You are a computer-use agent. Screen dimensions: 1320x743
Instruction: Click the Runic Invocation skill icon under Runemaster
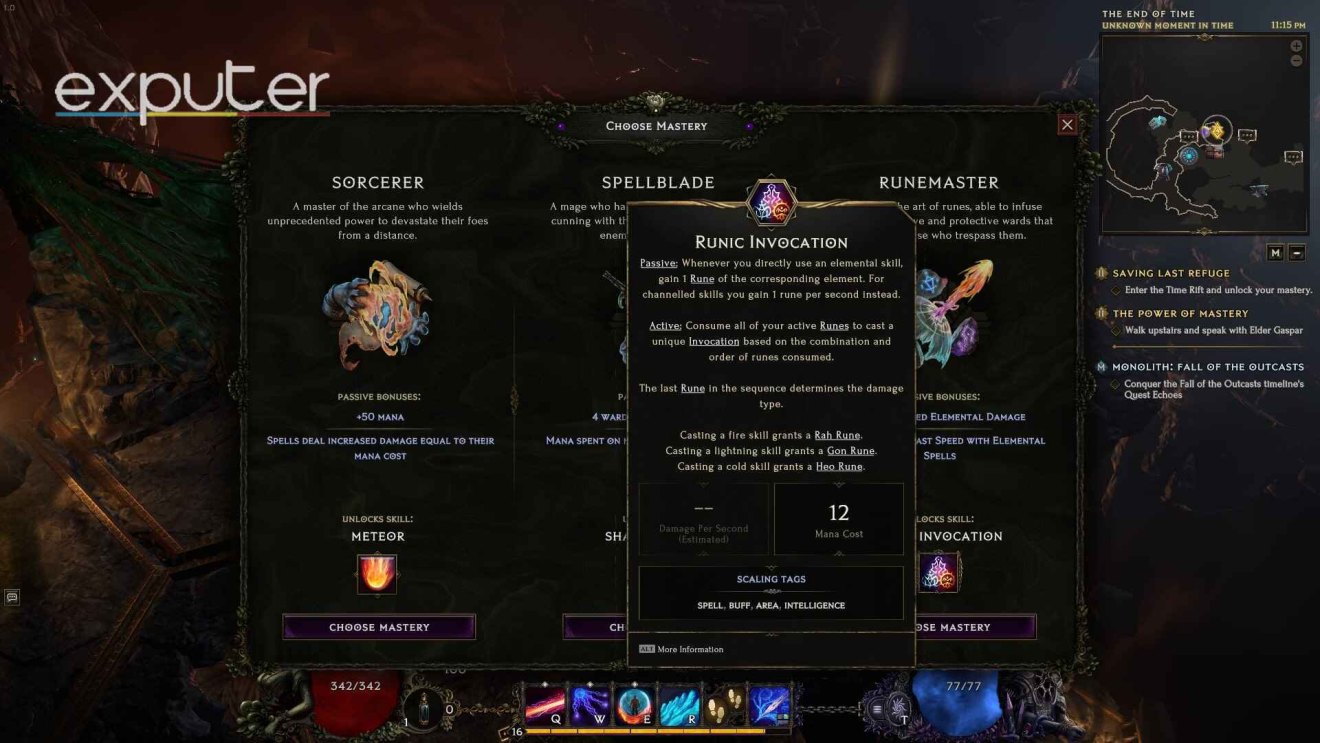(x=938, y=570)
